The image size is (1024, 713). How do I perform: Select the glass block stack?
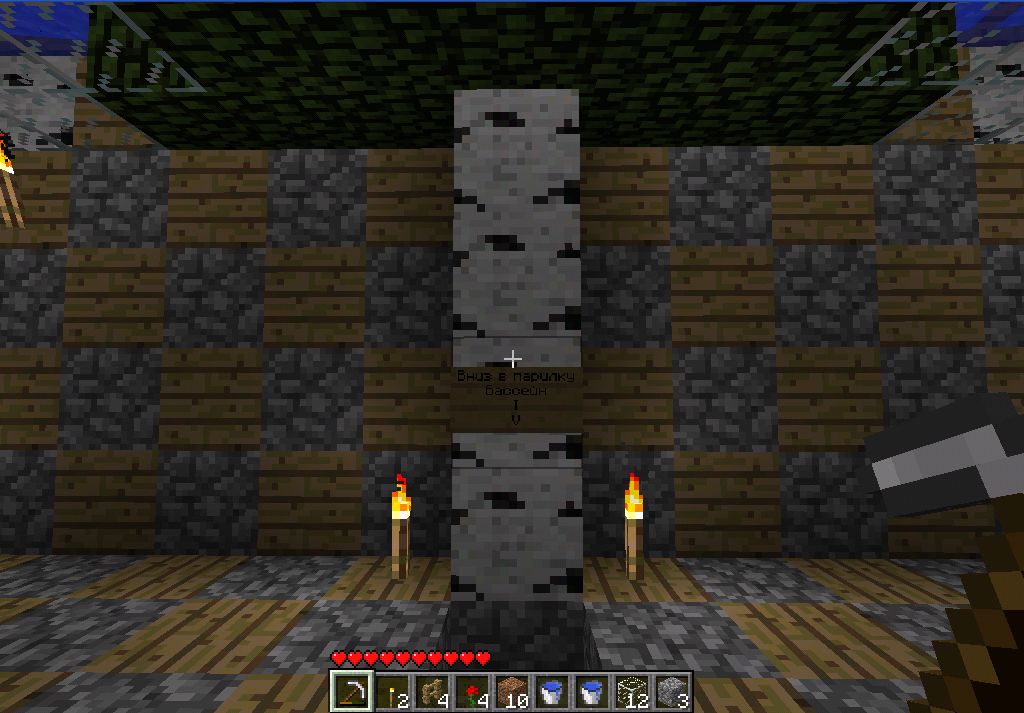632,691
